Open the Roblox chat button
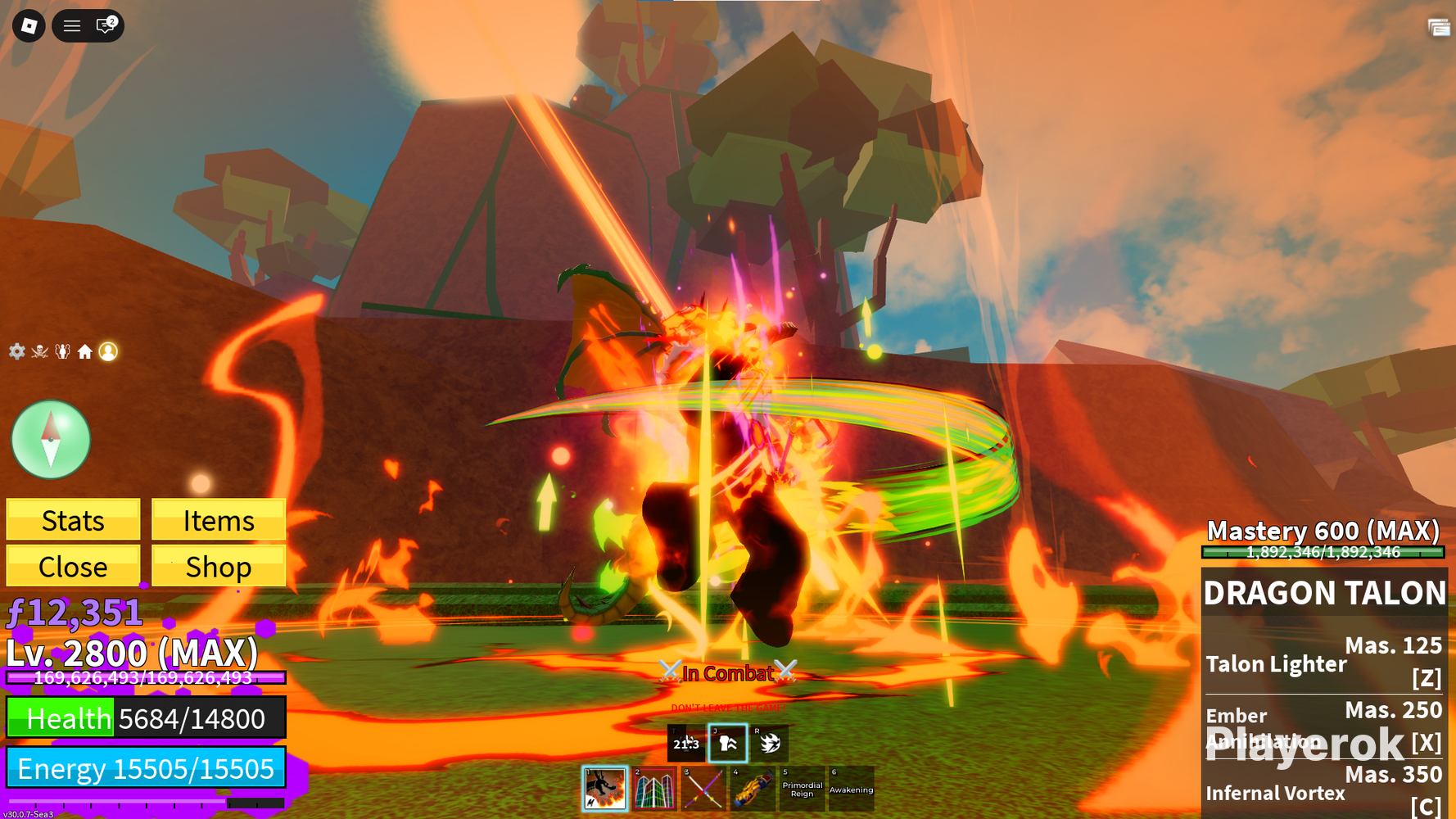 point(106,26)
